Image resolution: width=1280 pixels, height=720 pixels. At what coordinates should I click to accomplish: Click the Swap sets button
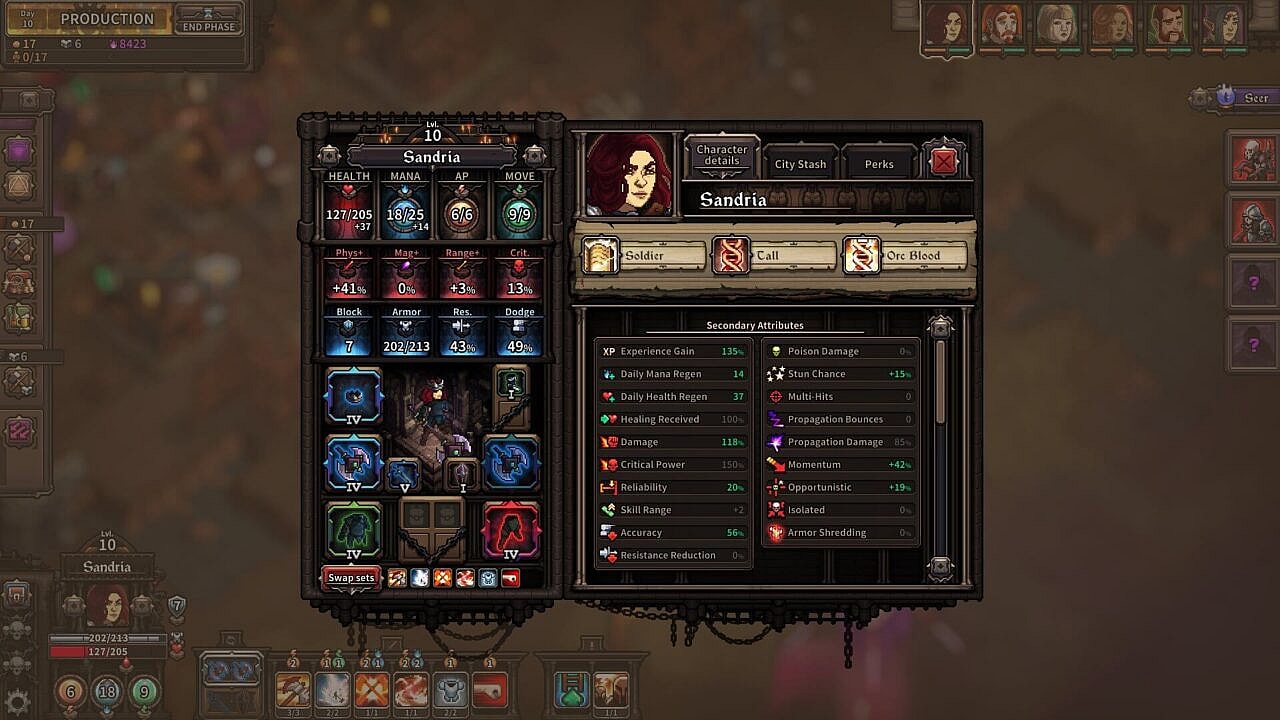351,577
